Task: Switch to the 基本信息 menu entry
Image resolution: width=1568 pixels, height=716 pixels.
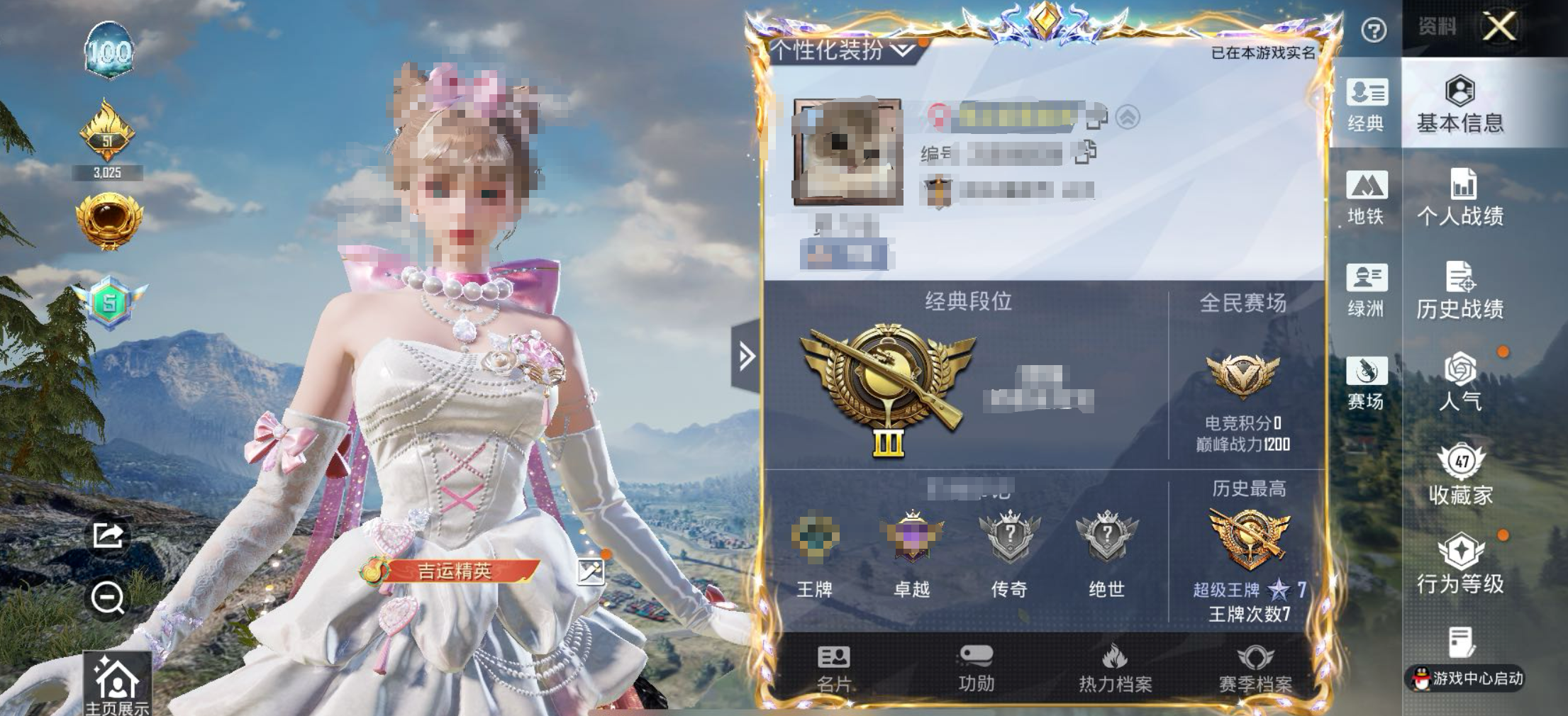Action: click(x=1460, y=104)
